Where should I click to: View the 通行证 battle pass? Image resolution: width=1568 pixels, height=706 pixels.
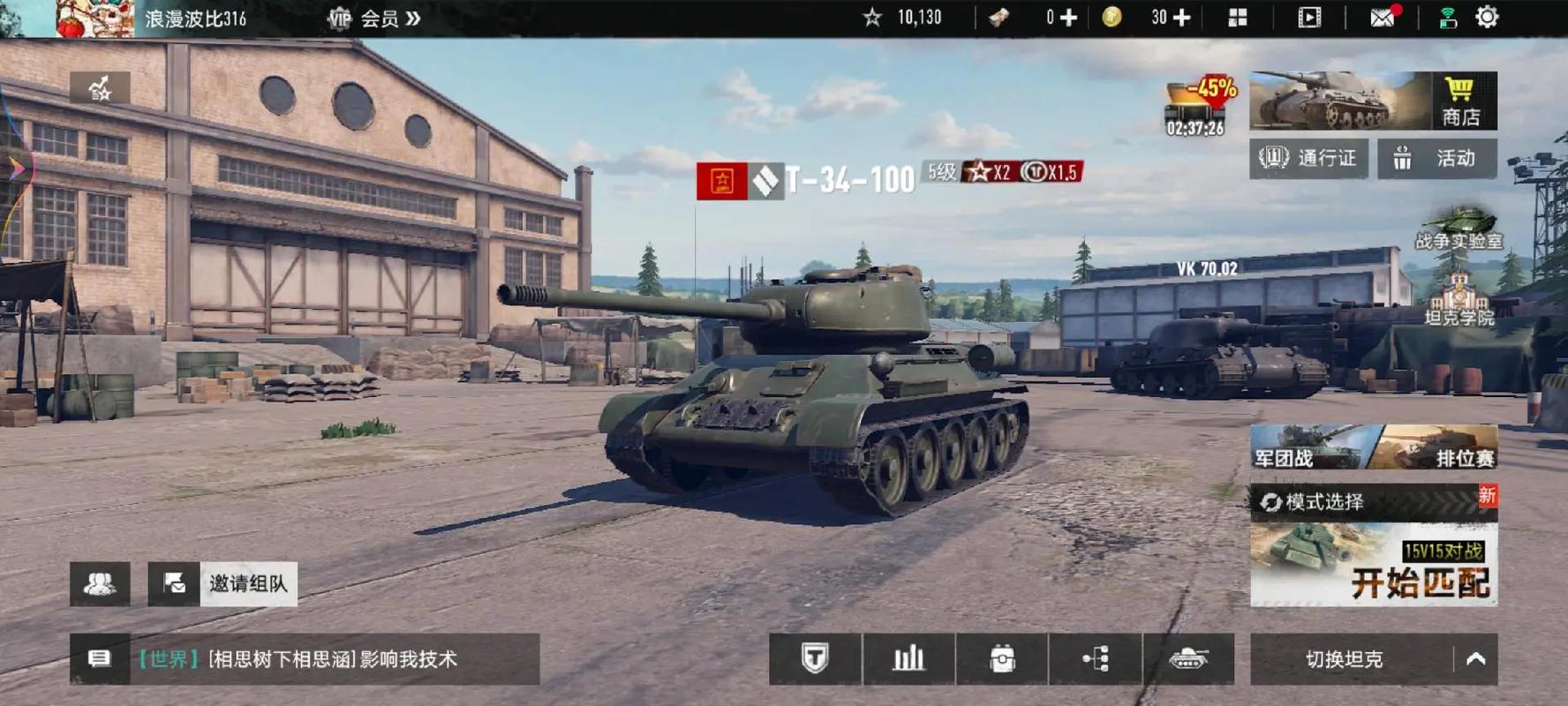pos(1308,158)
